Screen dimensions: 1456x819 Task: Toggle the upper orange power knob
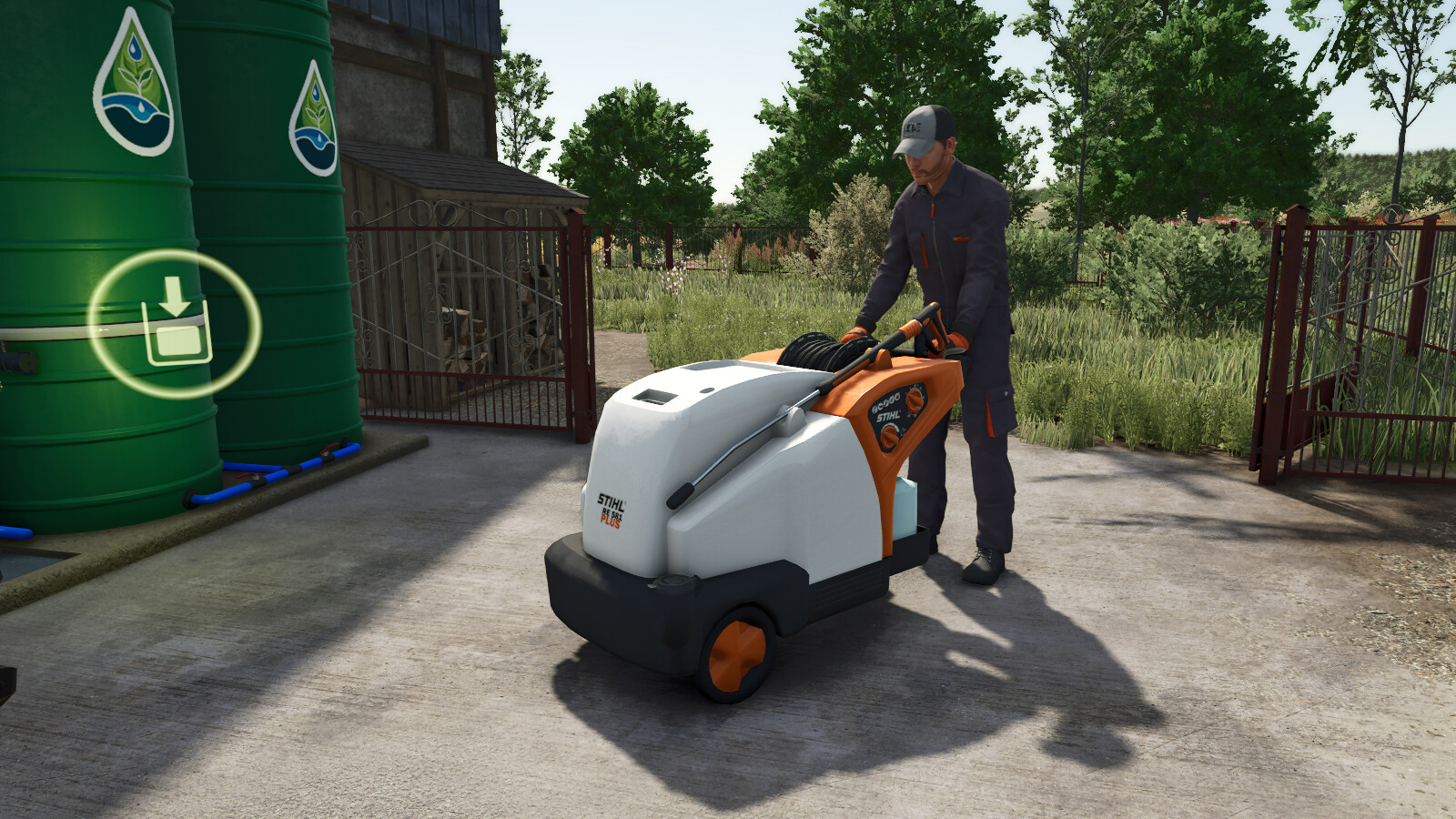914,399
